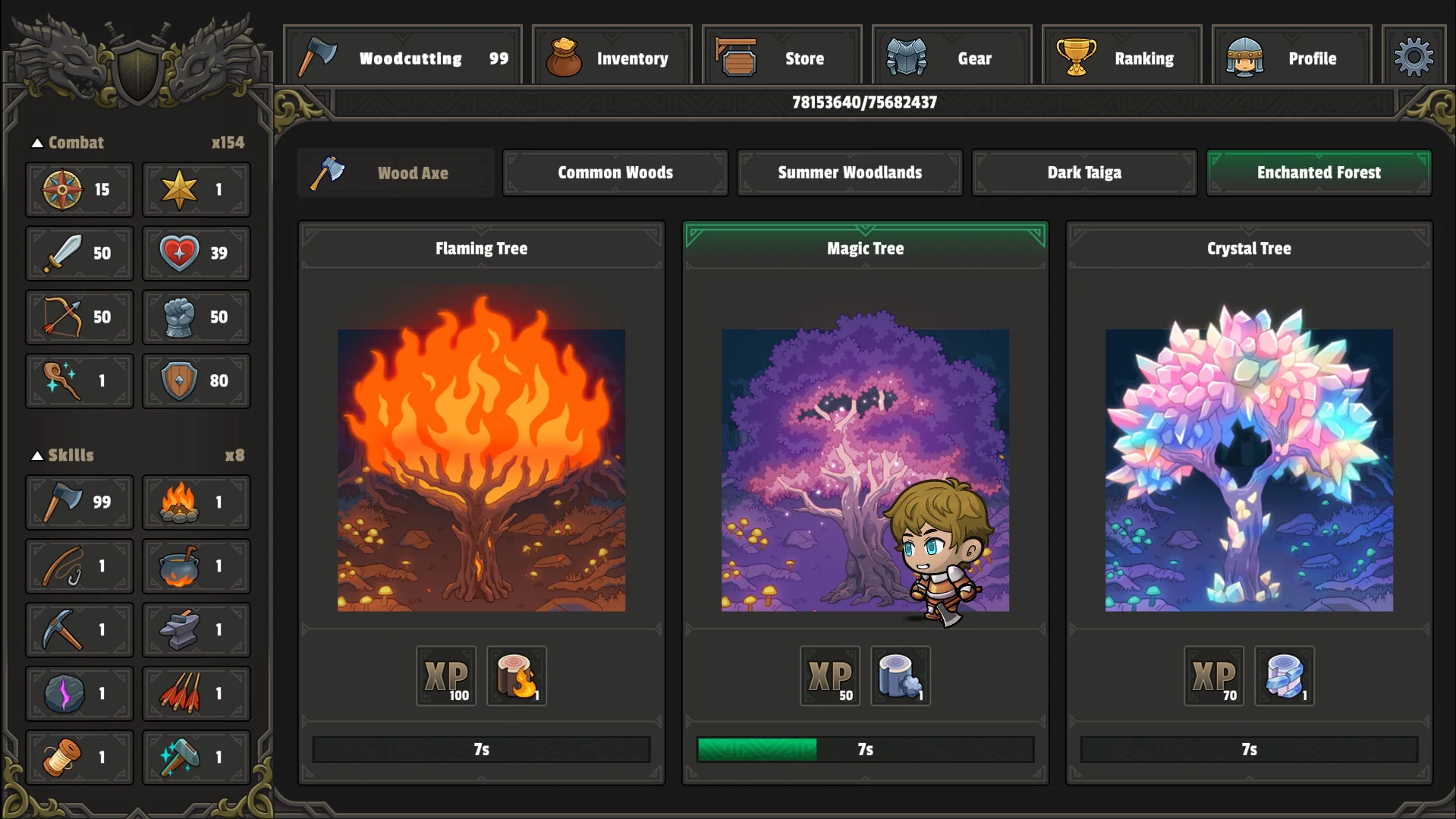Click the settings gear icon
1456x819 pixels.
tap(1414, 57)
